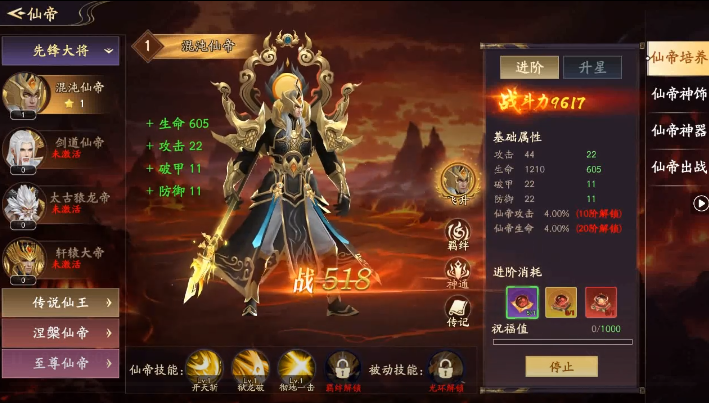This screenshot has width=709, height=403.
Task: Open the 仙帝神饰 side tab
Action: coord(678,94)
